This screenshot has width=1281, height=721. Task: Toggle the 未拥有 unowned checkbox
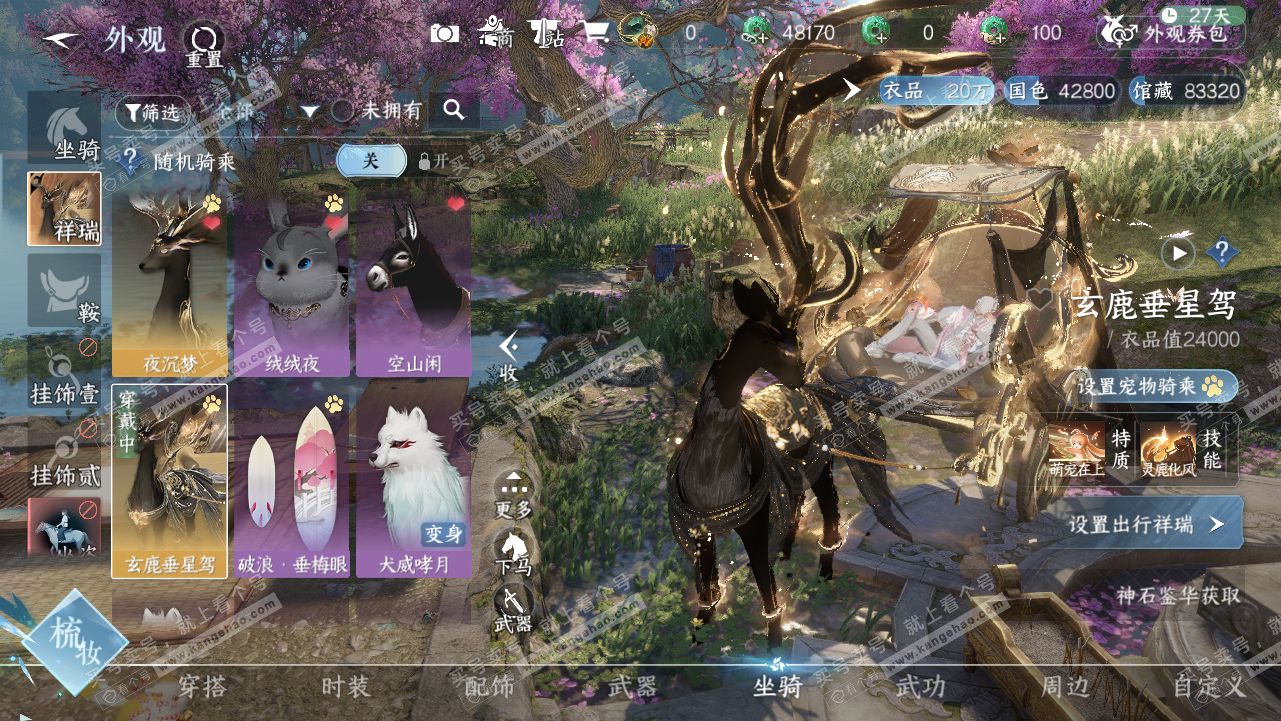(x=343, y=111)
